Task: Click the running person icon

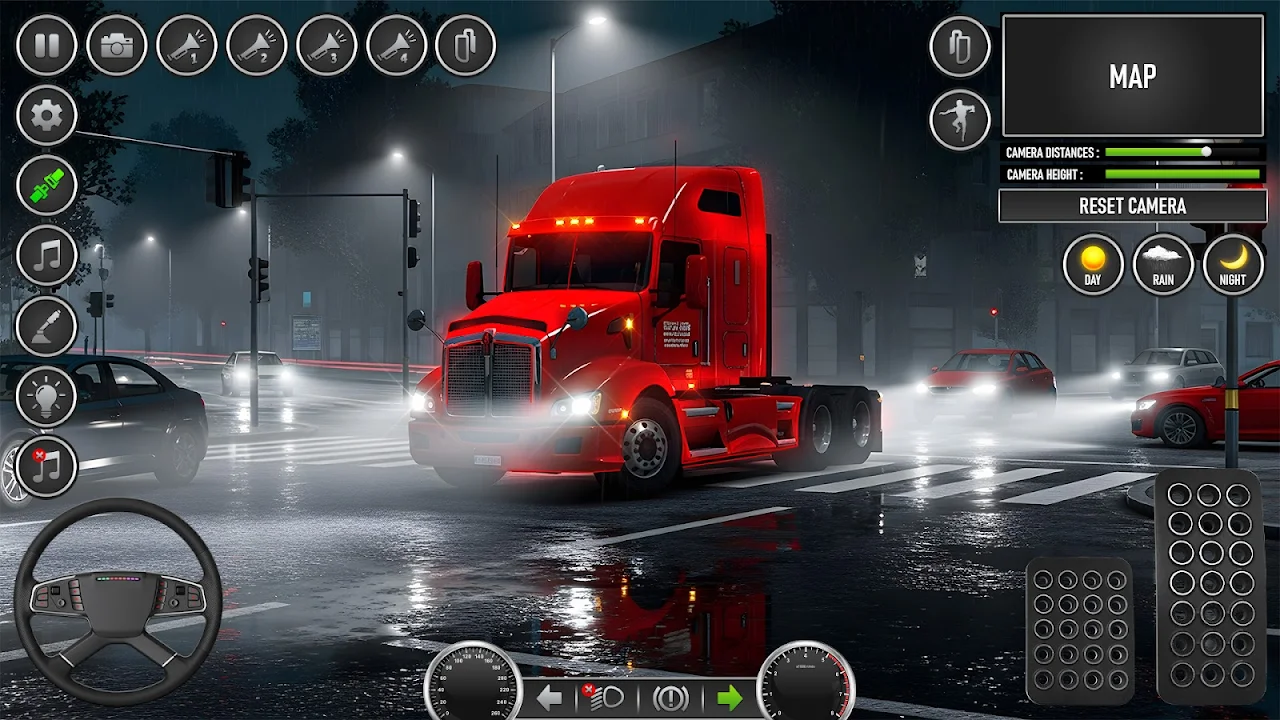Action: click(x=960, y=120)
